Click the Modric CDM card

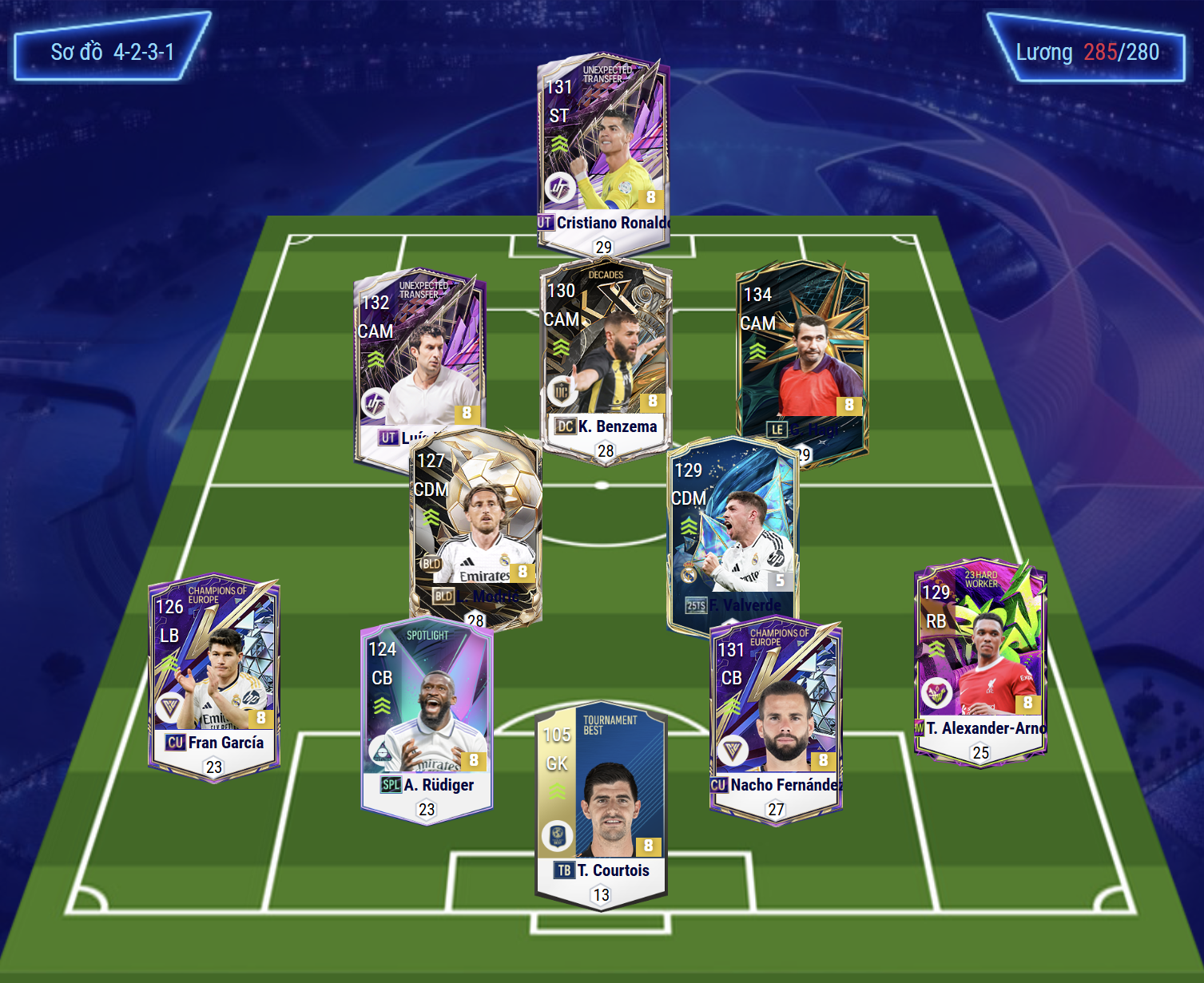(x=476, y=527)
